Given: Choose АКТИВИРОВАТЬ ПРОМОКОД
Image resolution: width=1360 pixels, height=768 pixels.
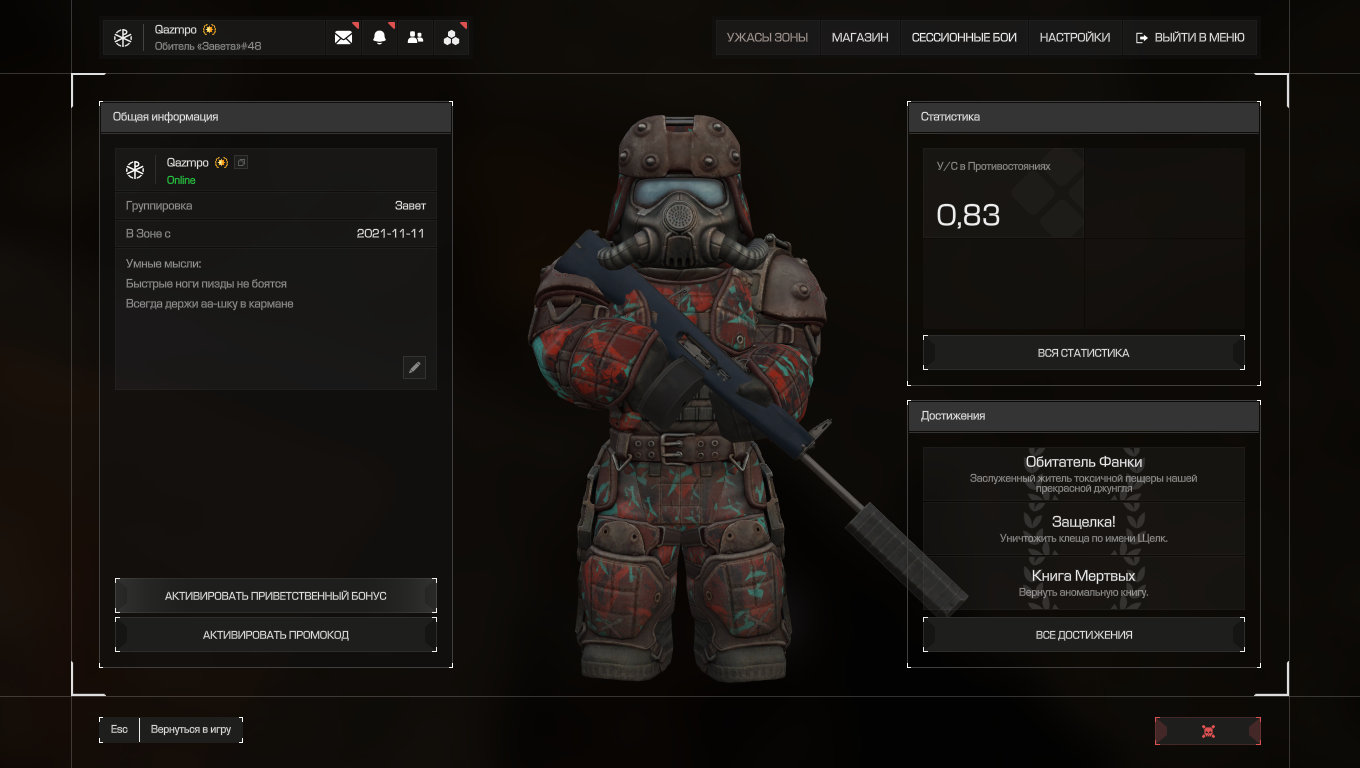Looking at the screenshot, I should pos(276,635).
